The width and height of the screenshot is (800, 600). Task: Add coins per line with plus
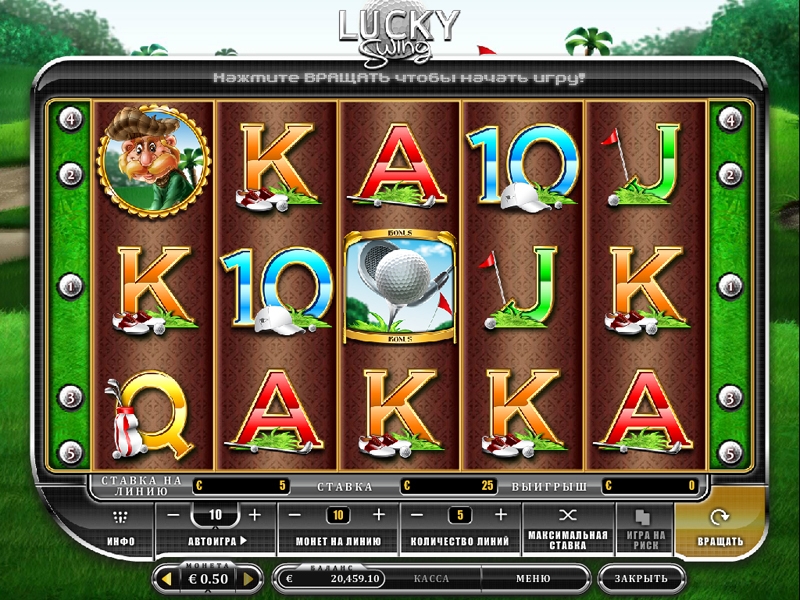(378, 515)
